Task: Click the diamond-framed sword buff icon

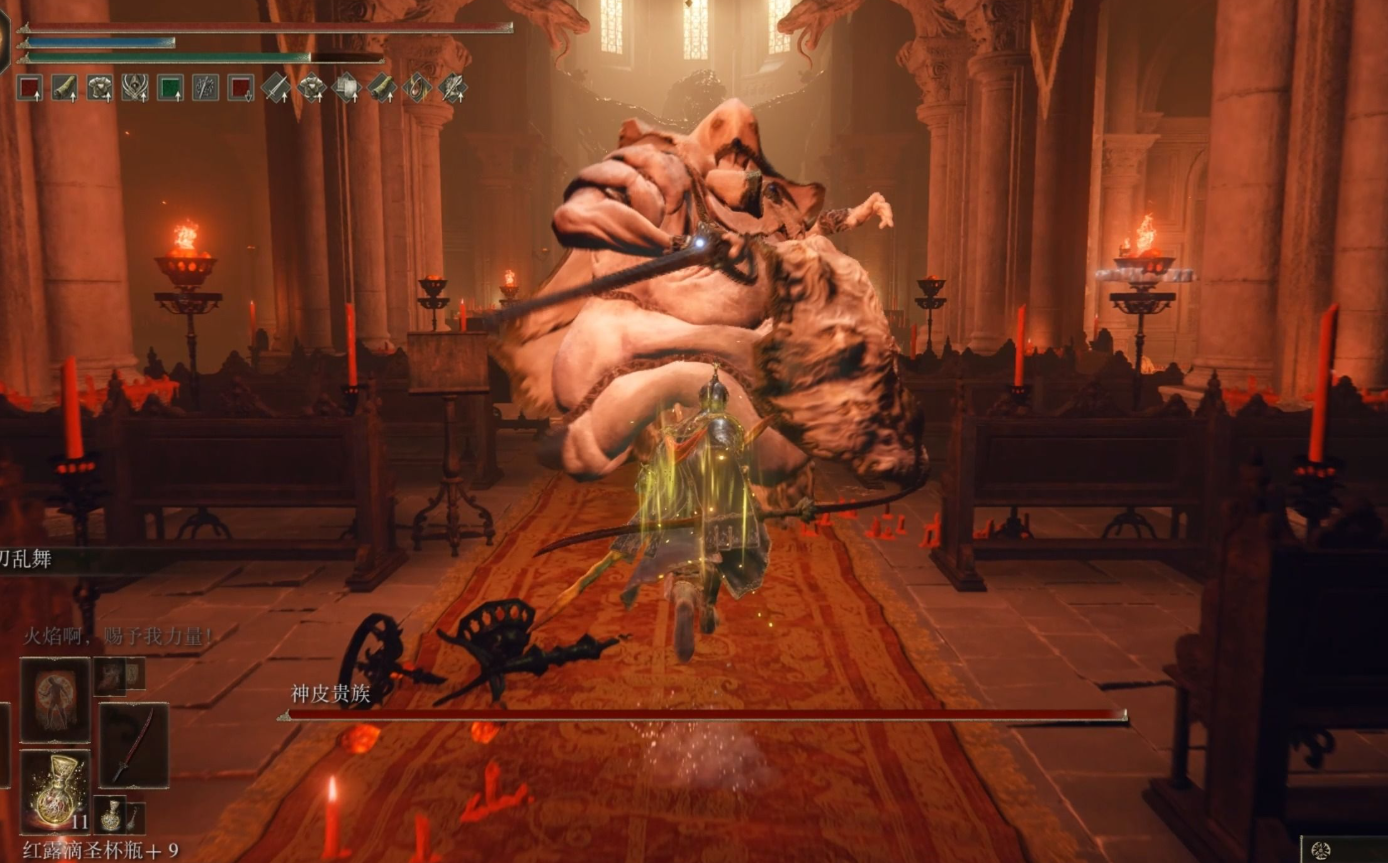Action: tap(276, 88)
